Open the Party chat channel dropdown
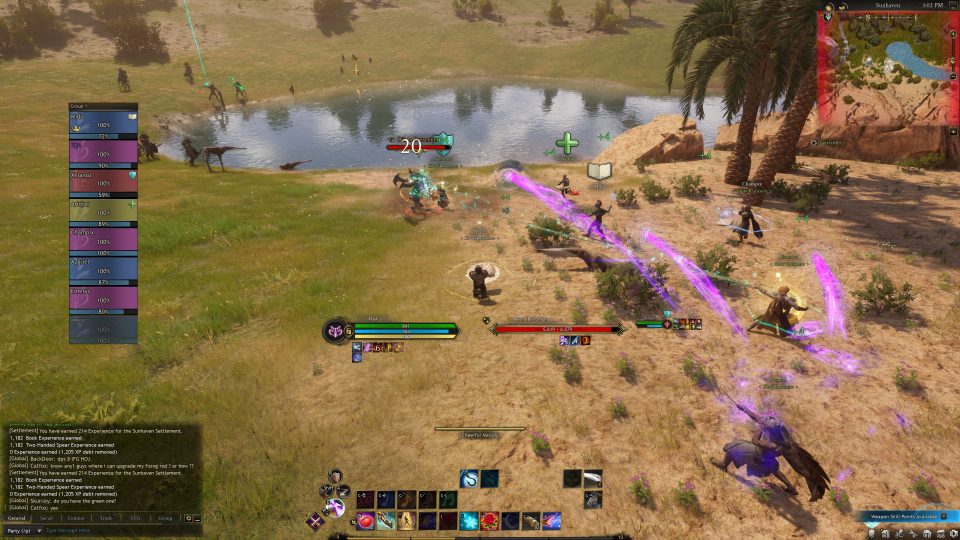This screenshot has height=540, width=960. (22, 530)
